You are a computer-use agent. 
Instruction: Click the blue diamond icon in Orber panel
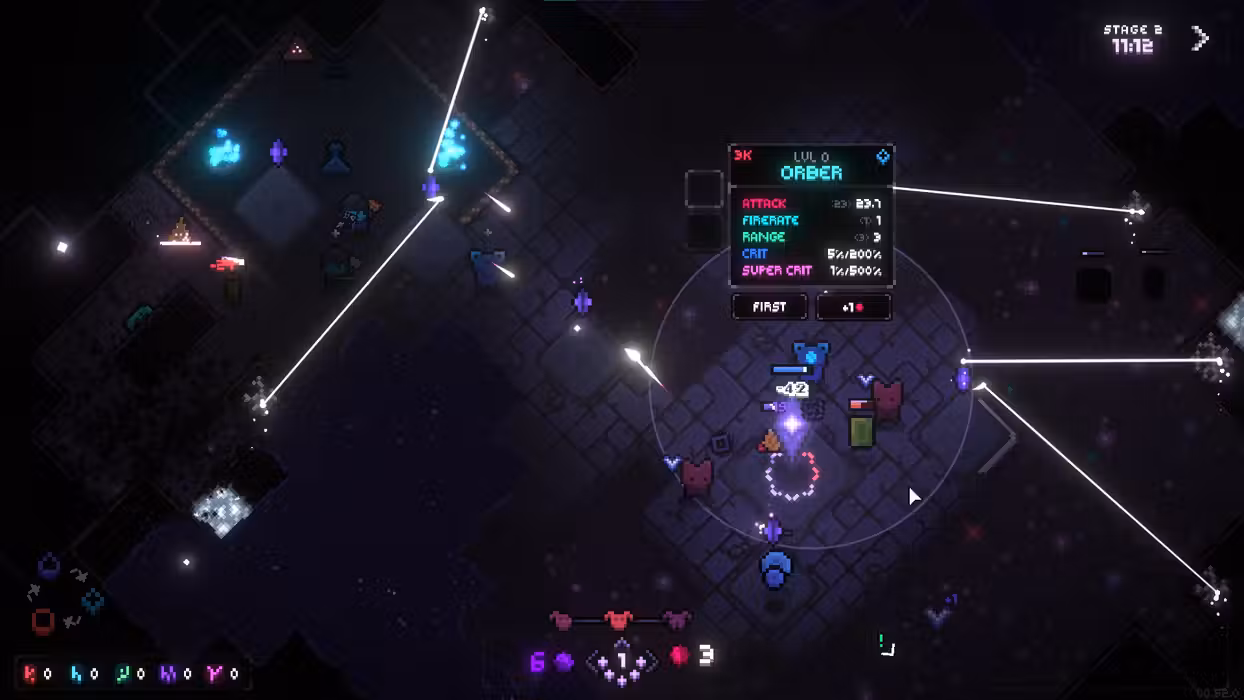click(x=883, y=157)
